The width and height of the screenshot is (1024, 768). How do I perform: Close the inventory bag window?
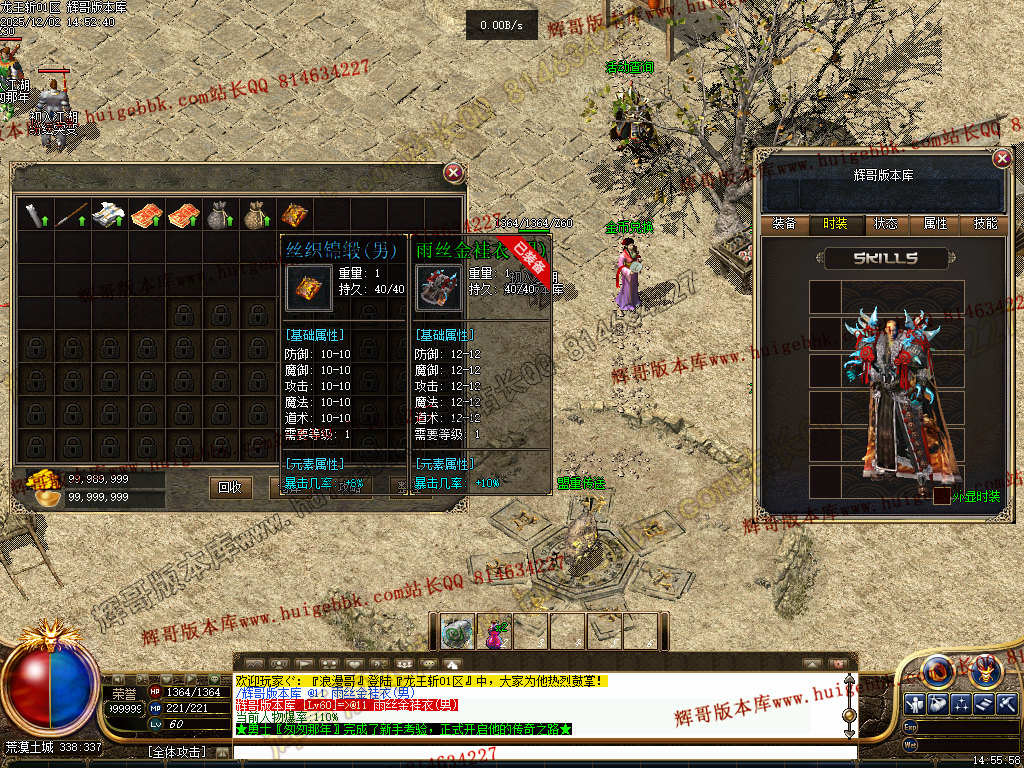[x=454, y=173]
